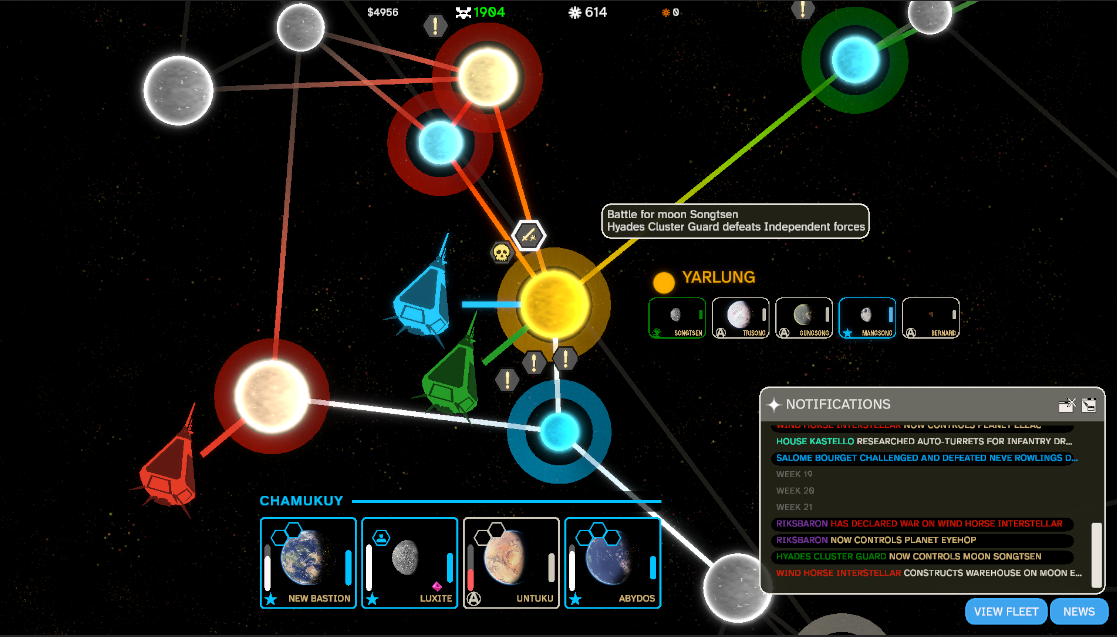Open the News screen
Viewport: 1117px width, 637px height.
(x=1079, y=612)
